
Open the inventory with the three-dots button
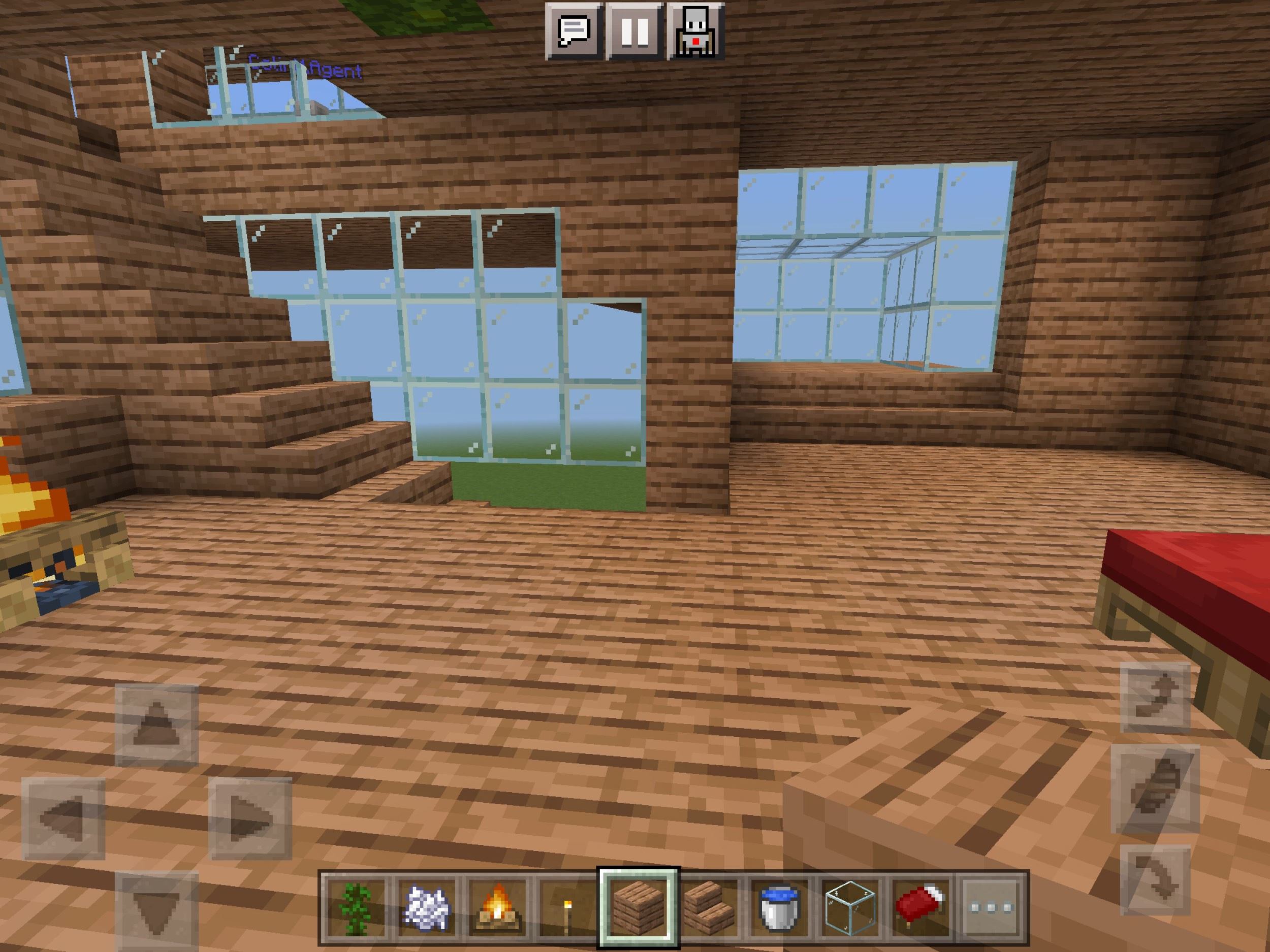click(x=991, y=908)
